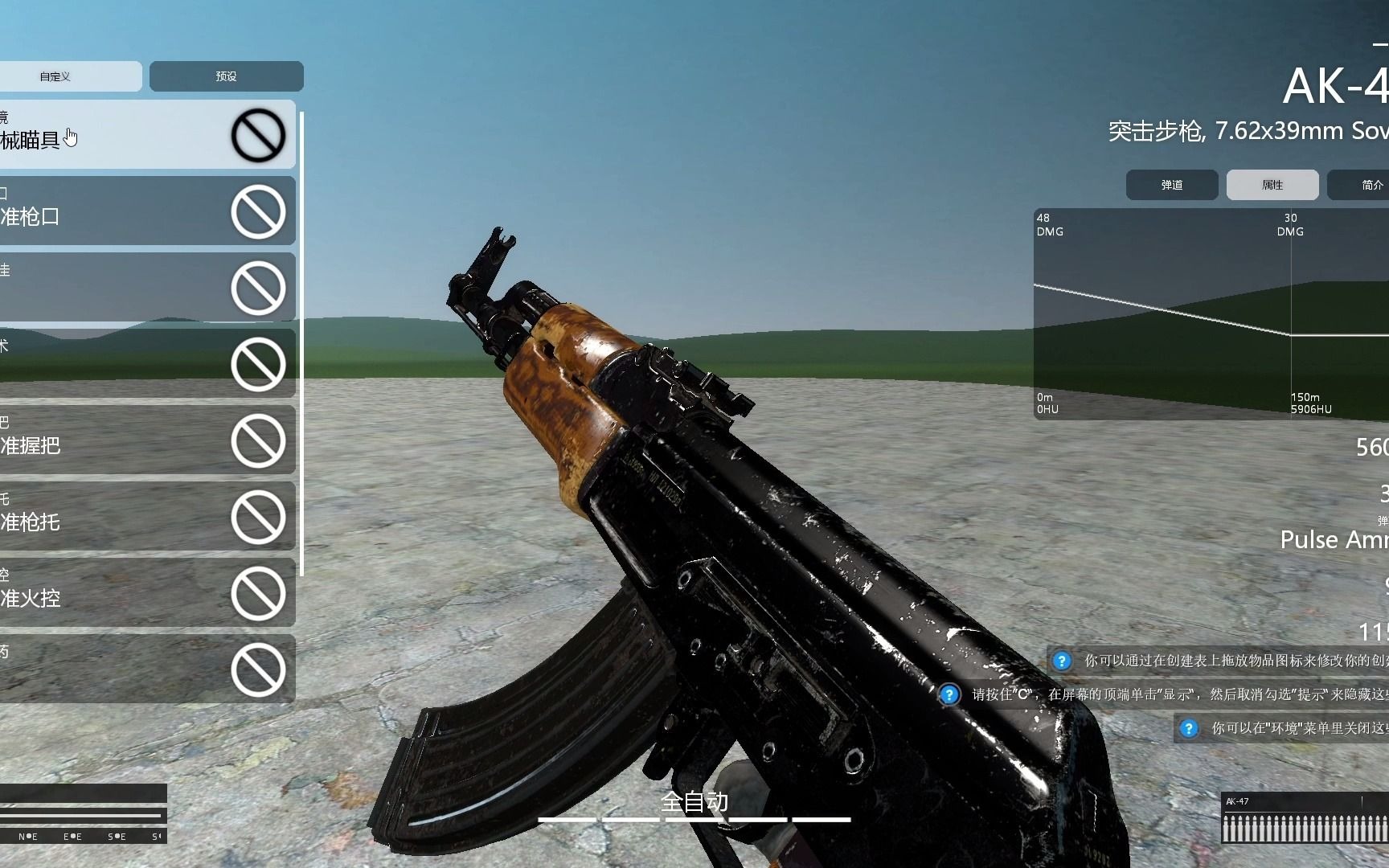Click the ⊘ icon on the 标准火控 trigger slot
The height and width of the screenshot is (868, 1389).
[259, 595]
